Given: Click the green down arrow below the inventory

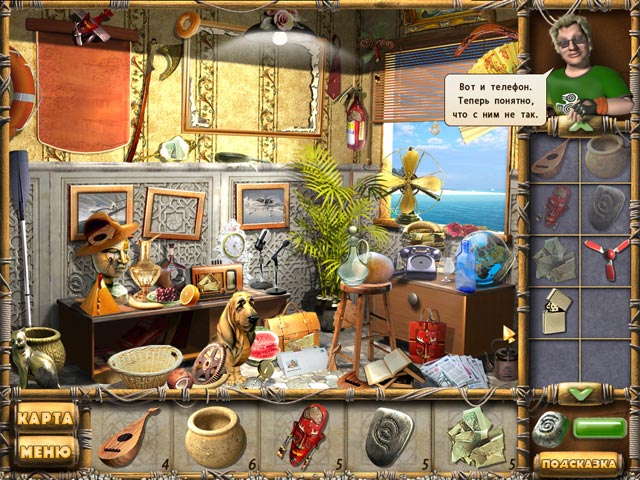Looking at the screenshot, I should tap(580, 393).
